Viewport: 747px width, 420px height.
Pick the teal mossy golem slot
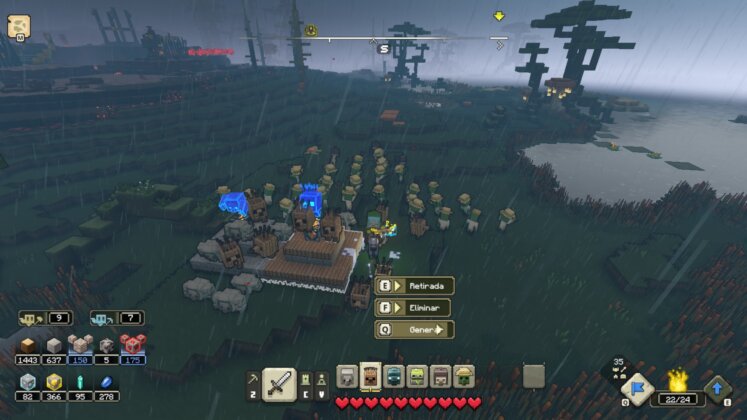click(x=395, y=377)
